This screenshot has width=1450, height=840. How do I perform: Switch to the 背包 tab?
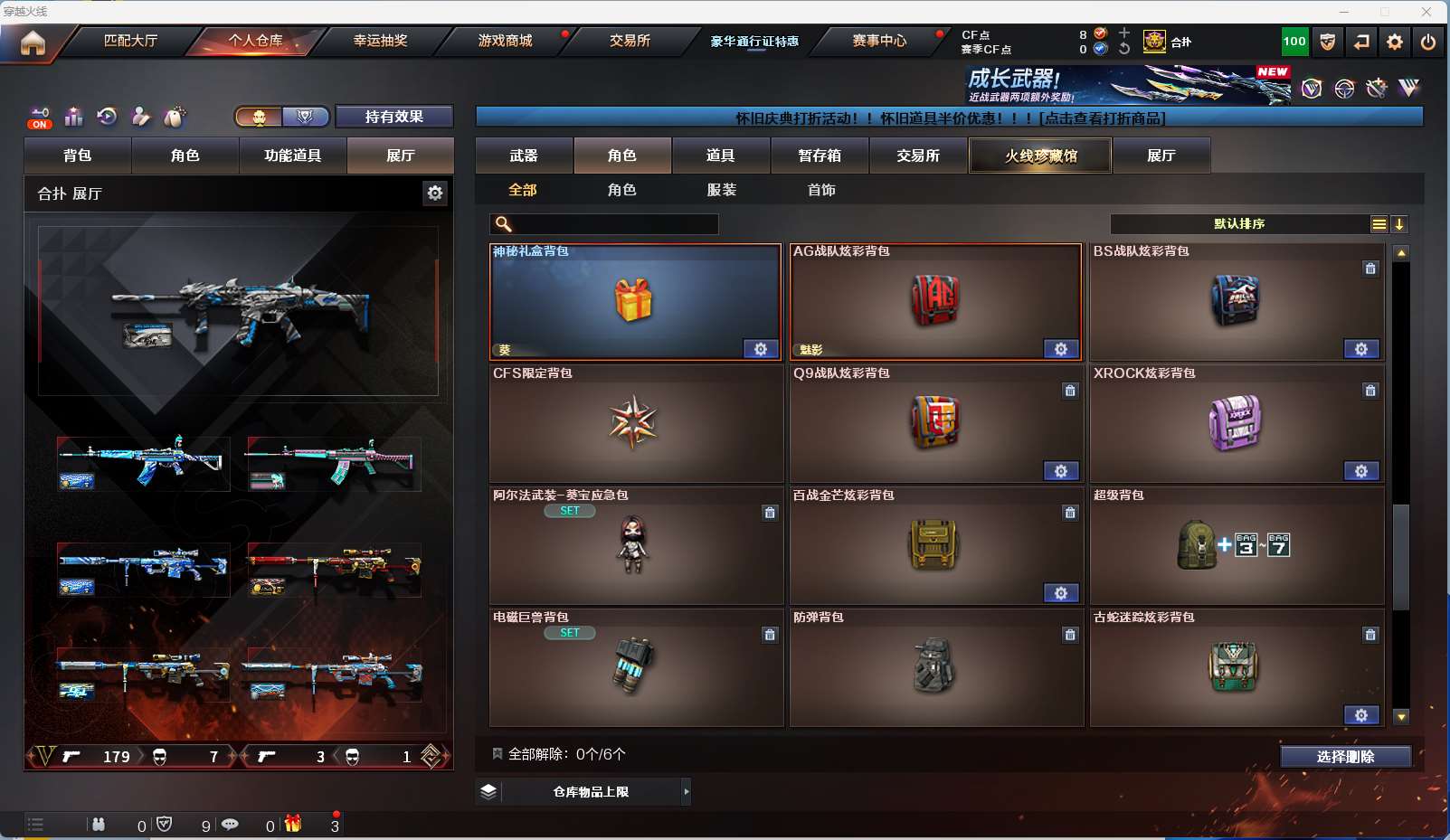click(78, 156)
